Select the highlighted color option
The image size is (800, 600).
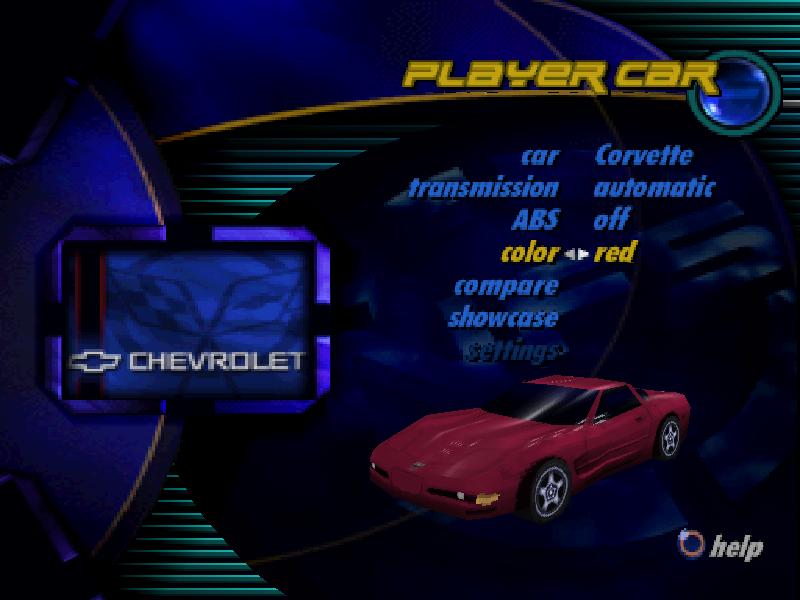(x=529, y=253)
